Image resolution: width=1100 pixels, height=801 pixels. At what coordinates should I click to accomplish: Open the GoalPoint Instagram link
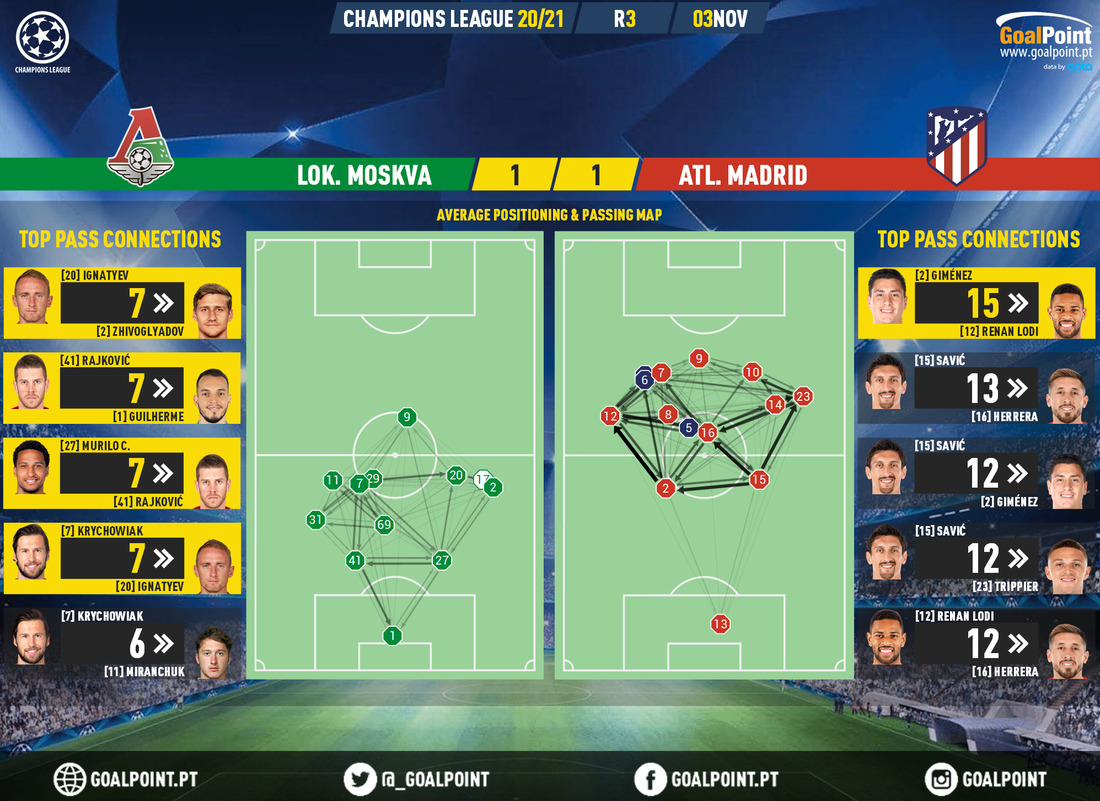(986, 779)
